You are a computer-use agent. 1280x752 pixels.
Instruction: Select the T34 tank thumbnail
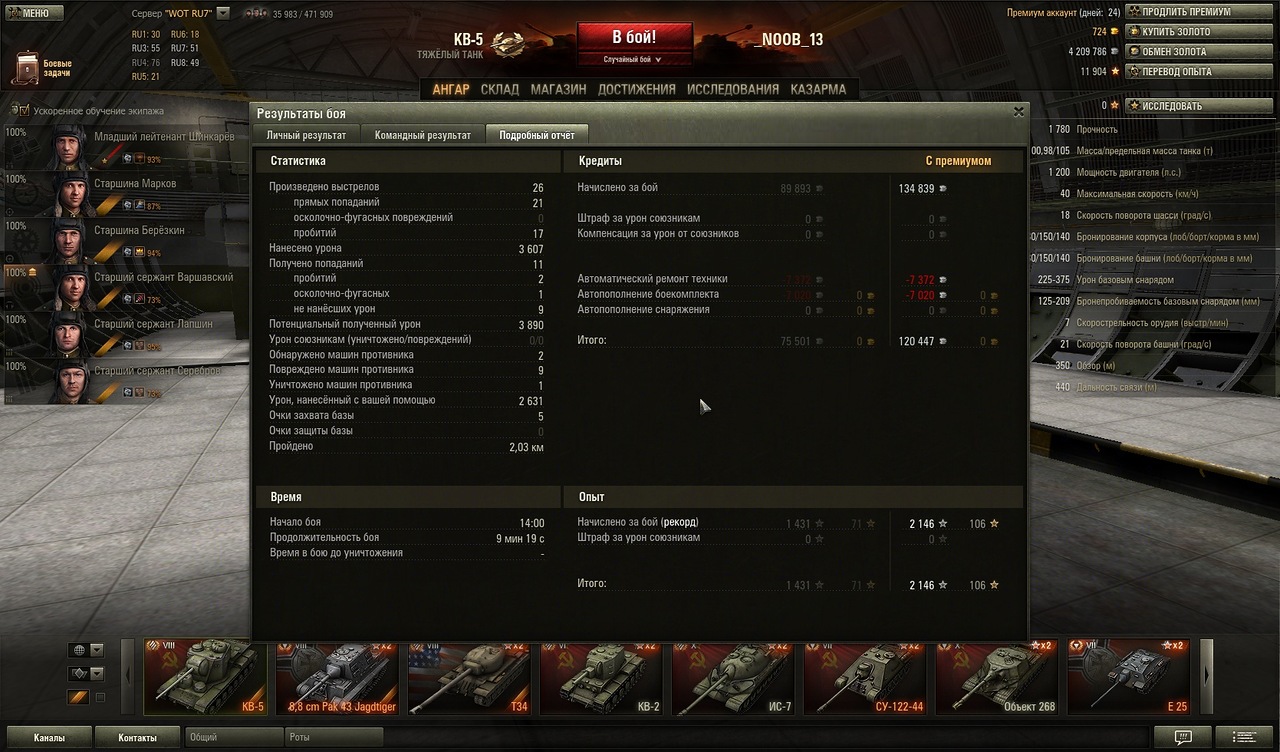[469, 678]
